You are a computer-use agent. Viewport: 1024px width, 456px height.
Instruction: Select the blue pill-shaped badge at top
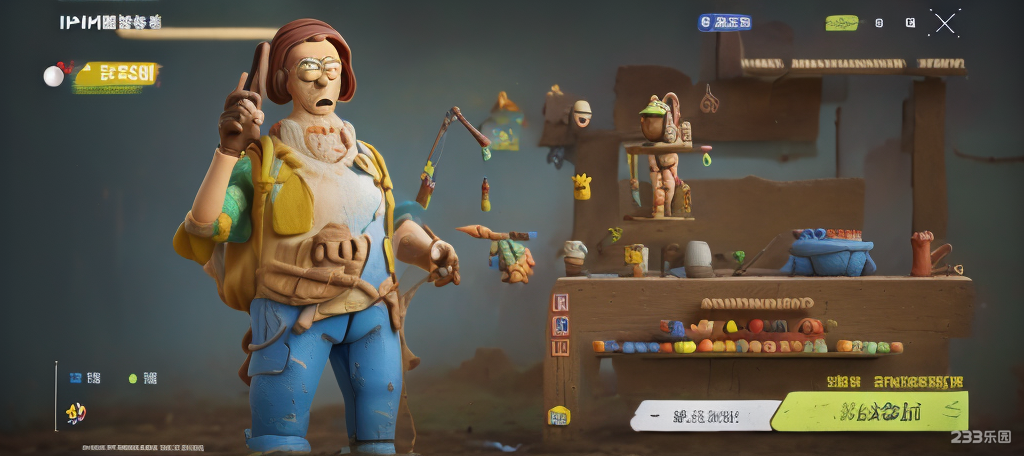(725, 22)
